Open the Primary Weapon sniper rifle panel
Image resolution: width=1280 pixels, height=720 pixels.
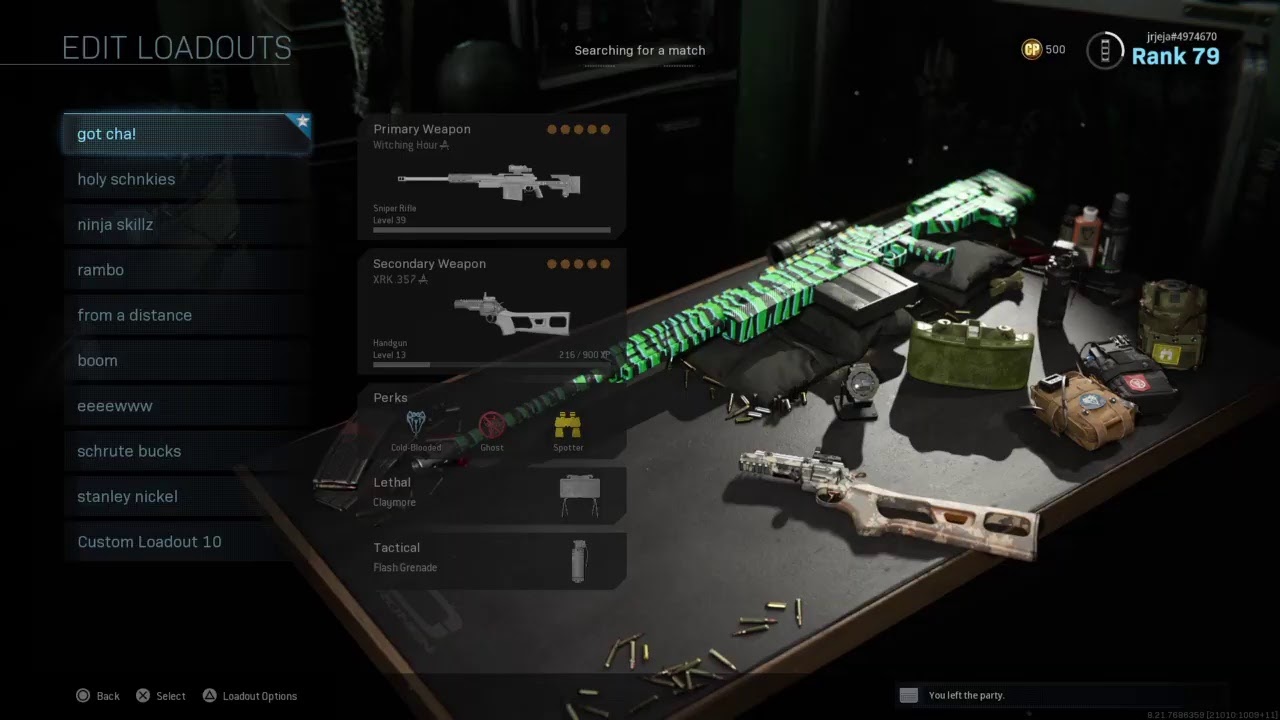point(491,177)
